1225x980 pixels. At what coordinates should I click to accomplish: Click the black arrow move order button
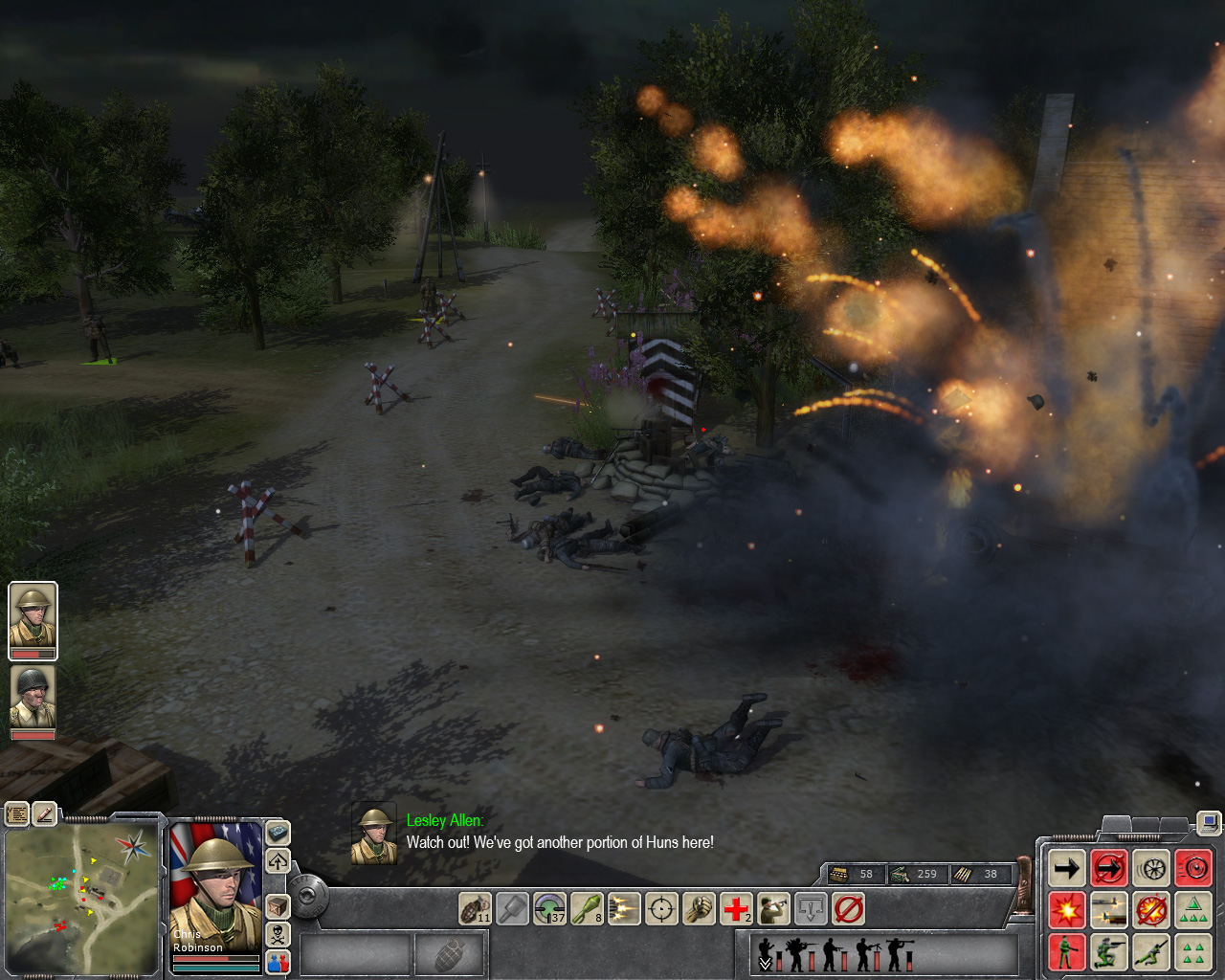1066,869
